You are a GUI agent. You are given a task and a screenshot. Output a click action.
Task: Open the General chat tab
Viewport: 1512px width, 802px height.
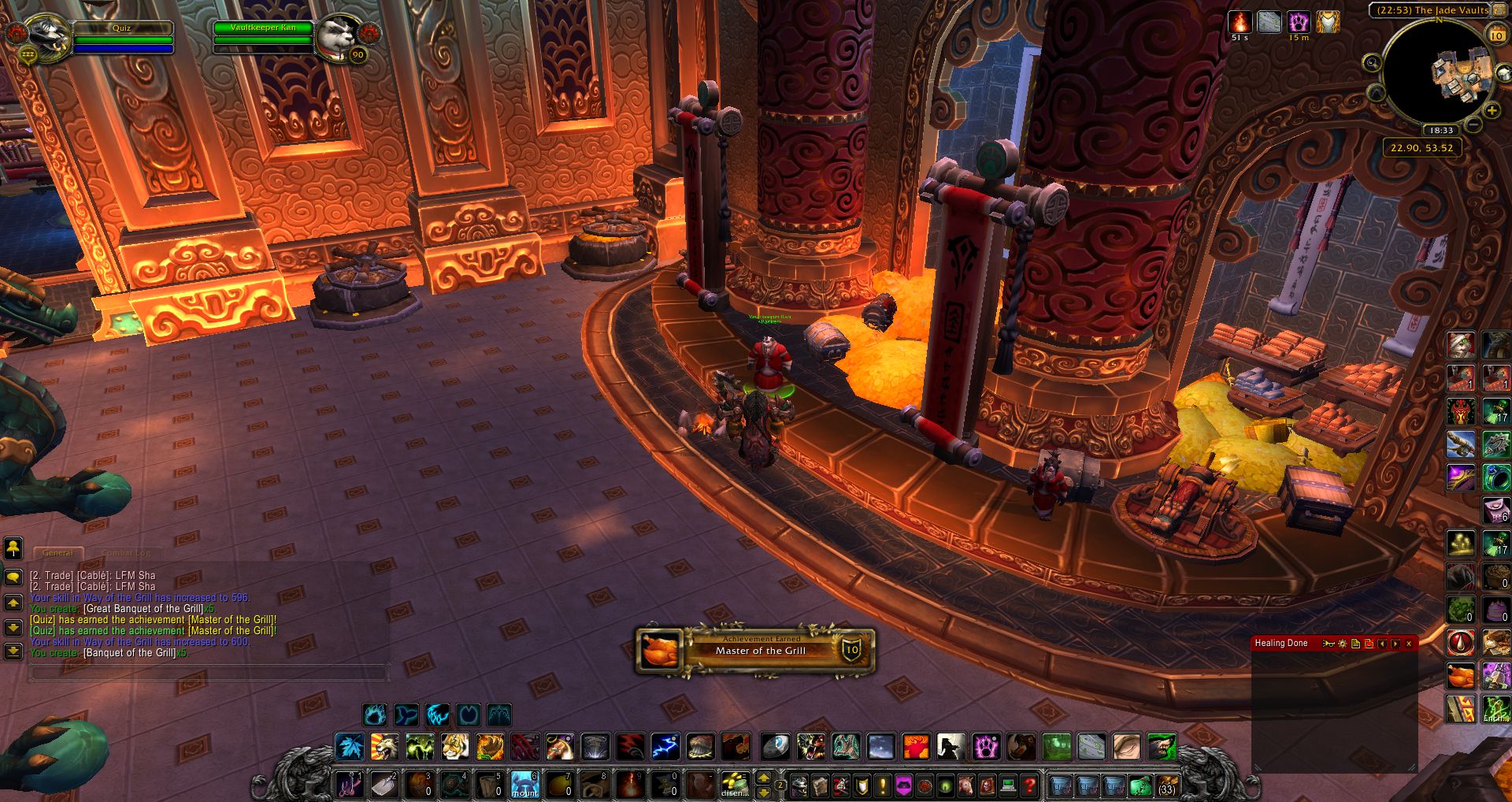point(57,553)
